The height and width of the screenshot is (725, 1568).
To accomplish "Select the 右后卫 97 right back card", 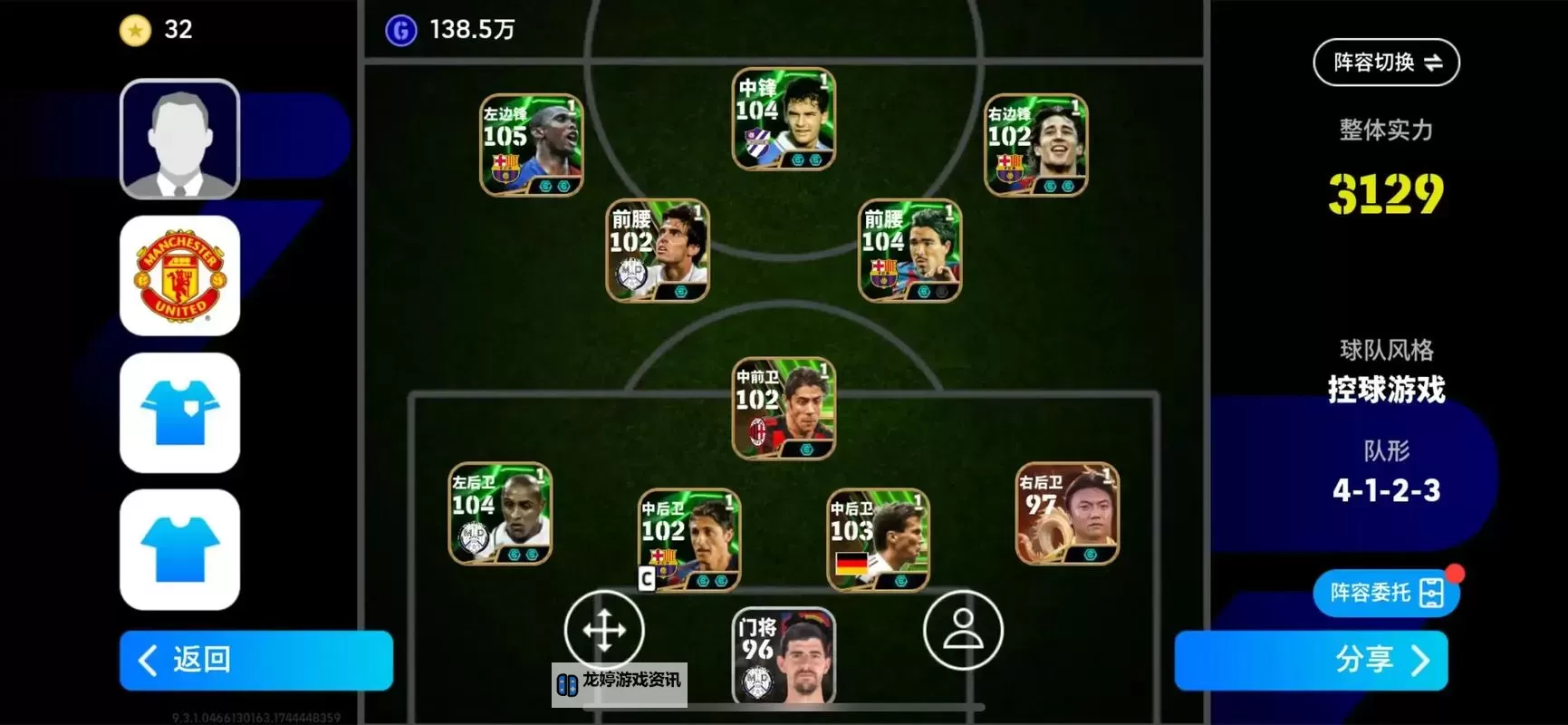I will click(1065, 514).
